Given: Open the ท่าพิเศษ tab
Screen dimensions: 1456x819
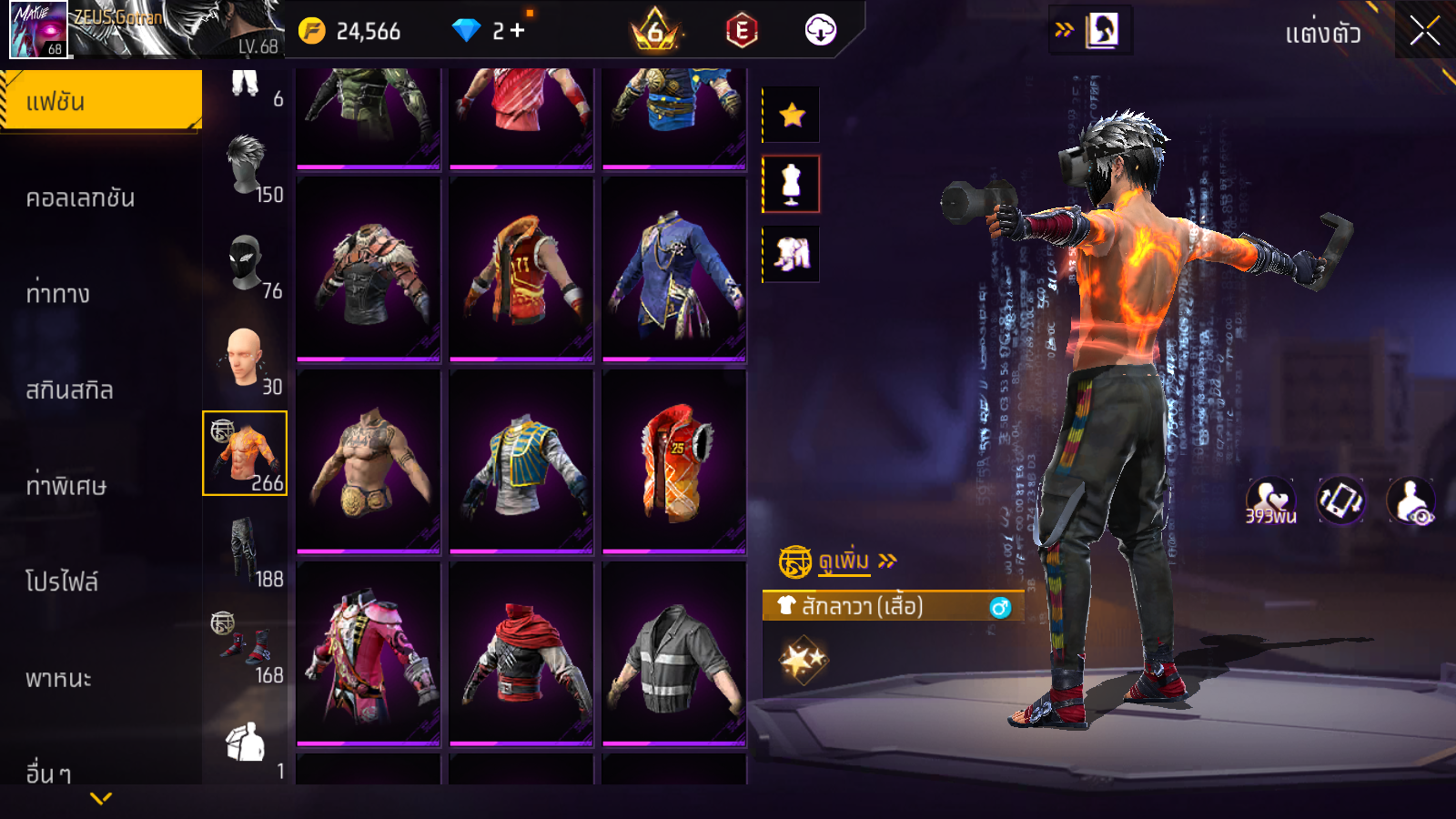Looking at the screenshot, I should [66, 486].
